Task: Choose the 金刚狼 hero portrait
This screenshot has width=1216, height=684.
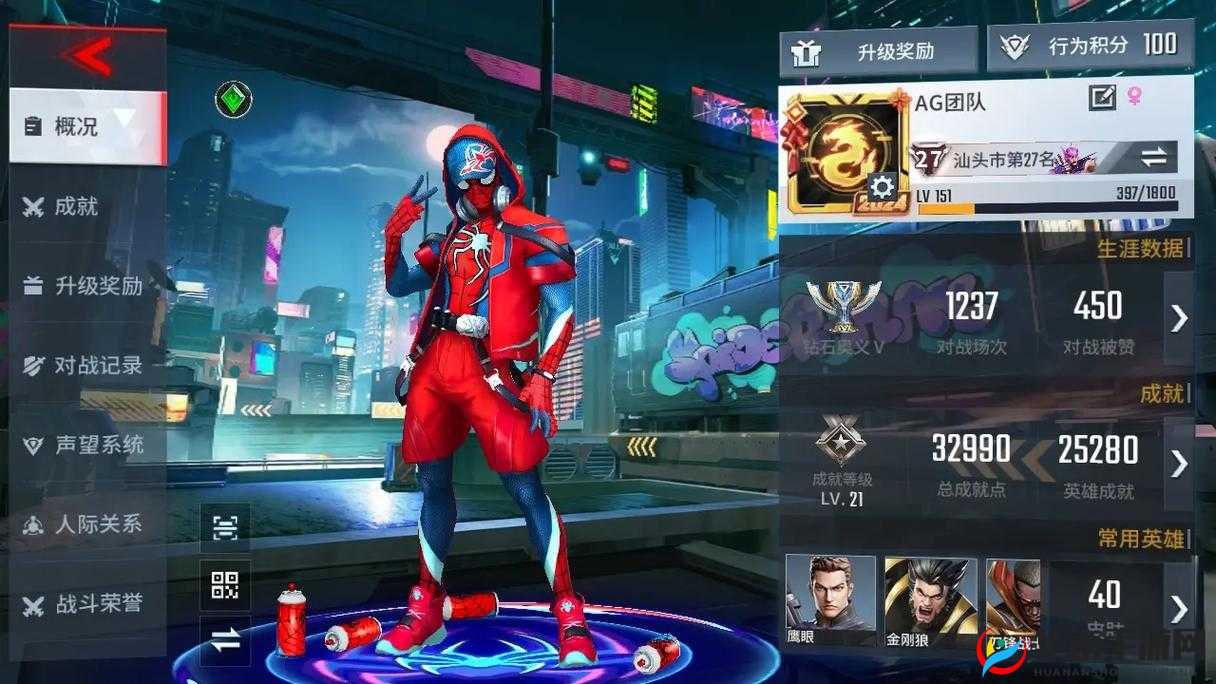Action: [x=916, y=601]
